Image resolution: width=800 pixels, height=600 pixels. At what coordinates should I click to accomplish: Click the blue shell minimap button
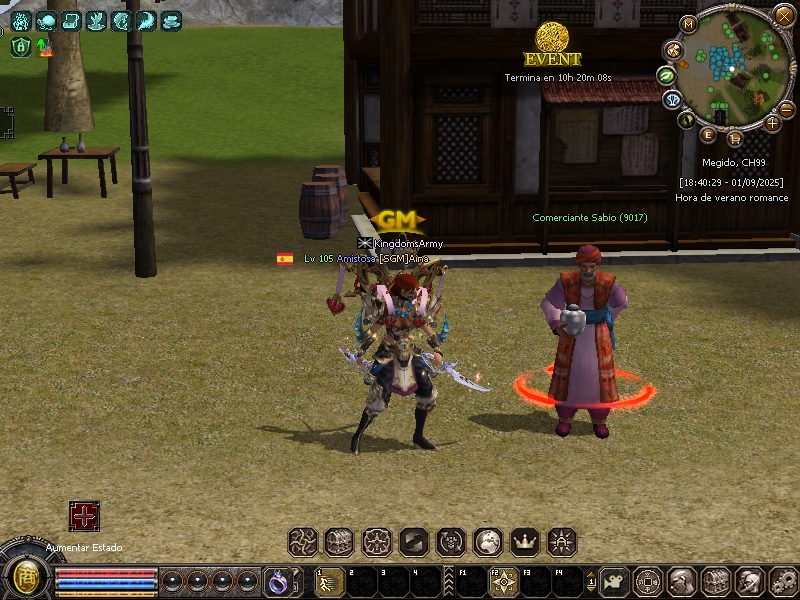pyautogui.click(x=673, y=99)
